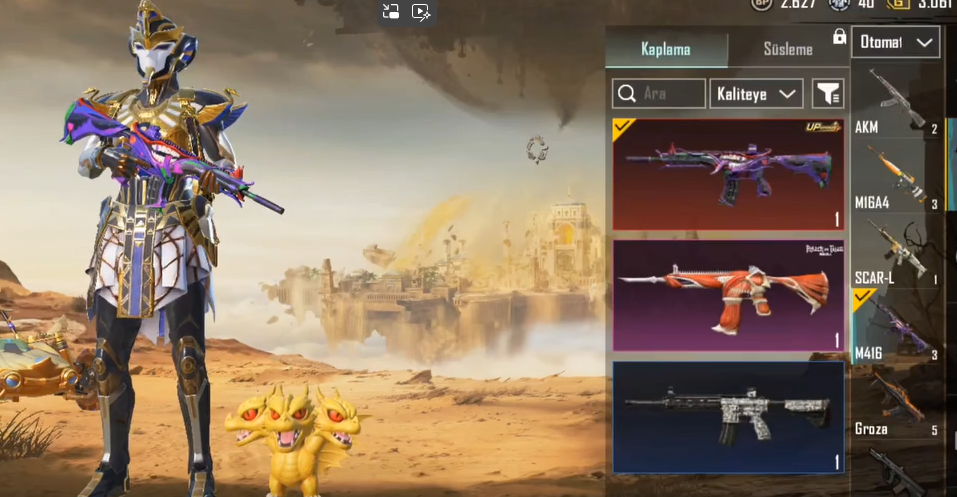The height and width of the screenshot is (497, 957).
Task: Select the purple M416 skin card
Action: click(x=729, y=175)
